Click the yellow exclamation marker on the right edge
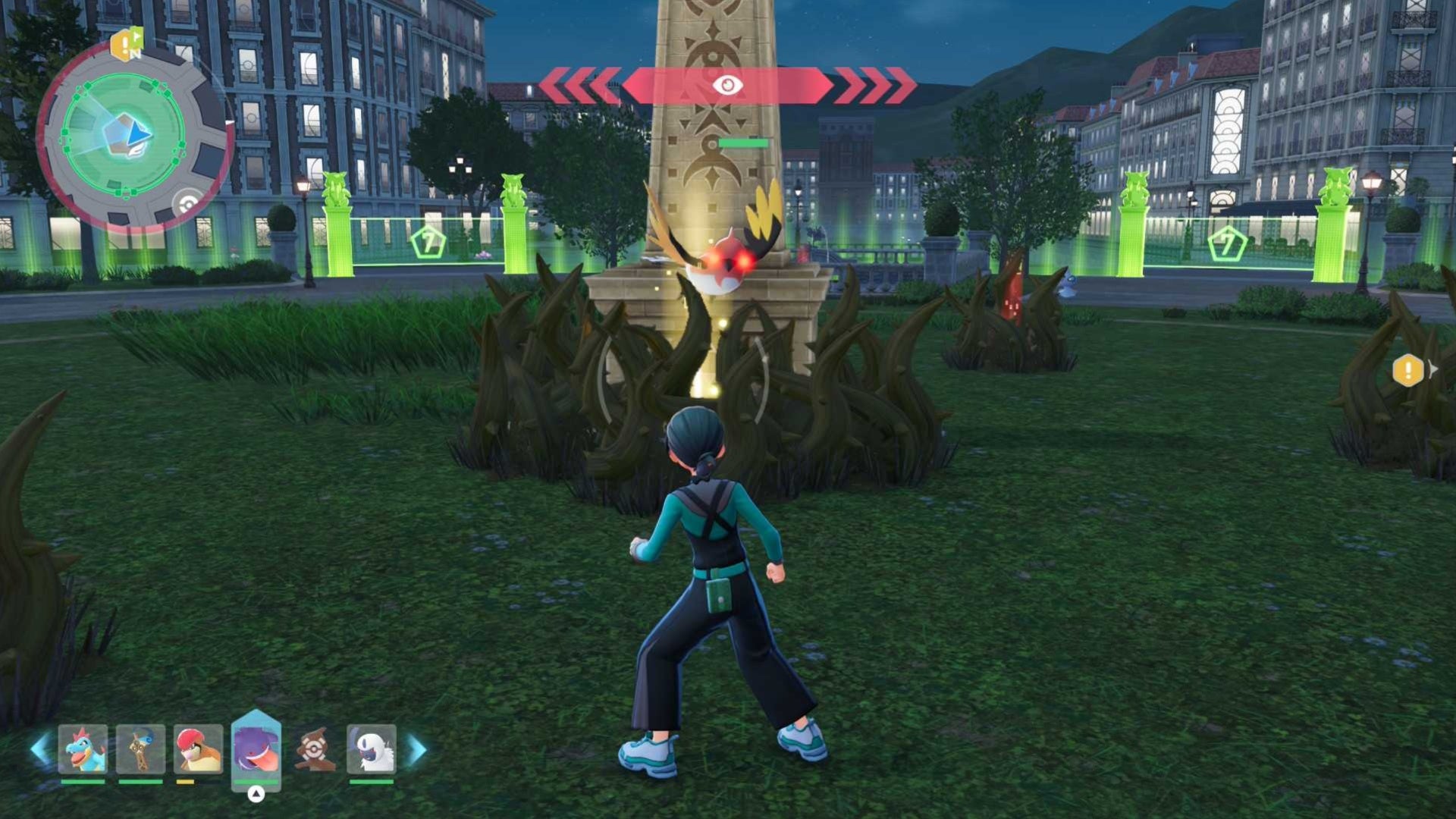Viewport: 1456px width, 819px height. point(1408,371)
